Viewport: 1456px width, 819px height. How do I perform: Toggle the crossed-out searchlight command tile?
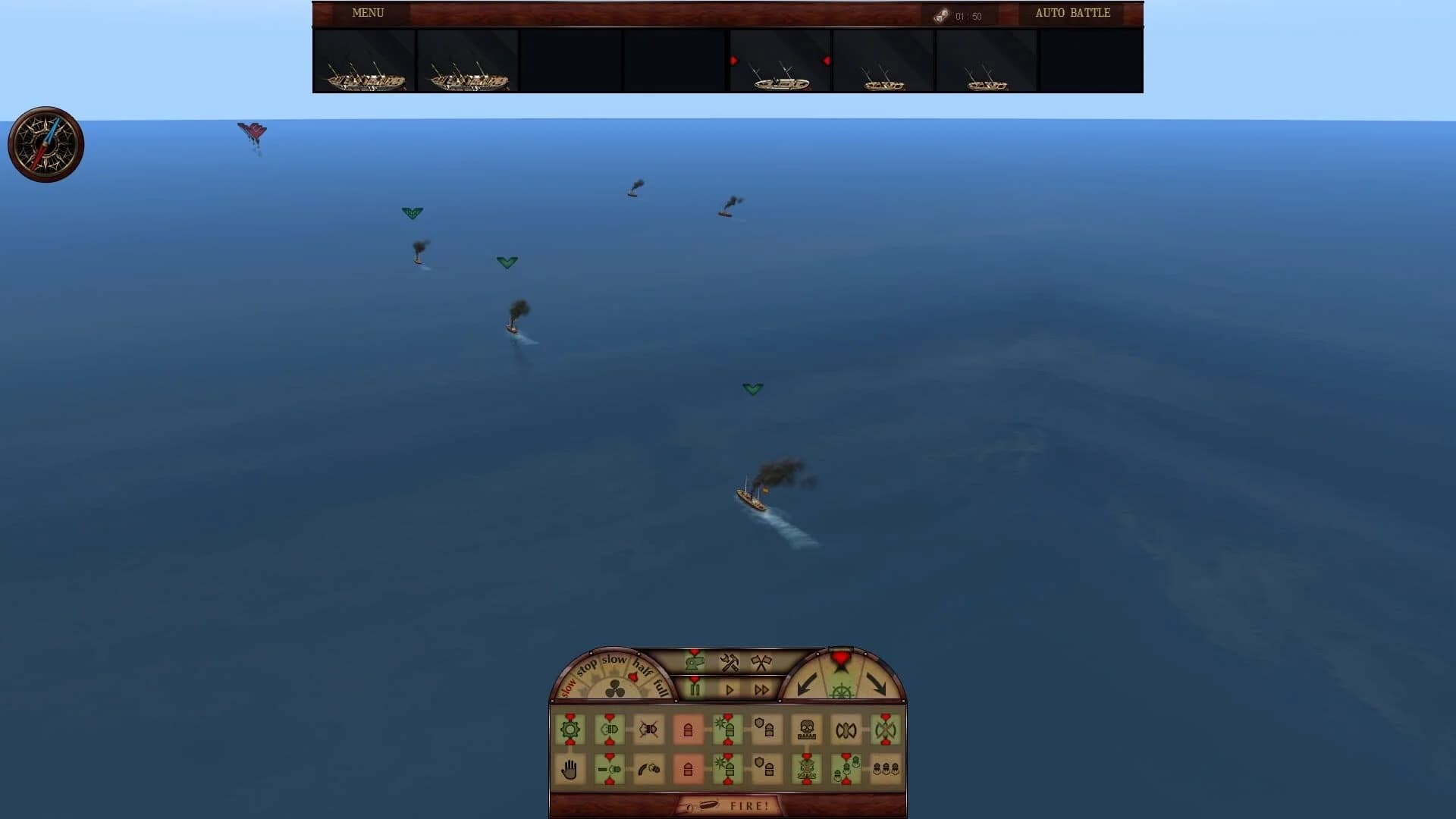(x=648, y=730)
